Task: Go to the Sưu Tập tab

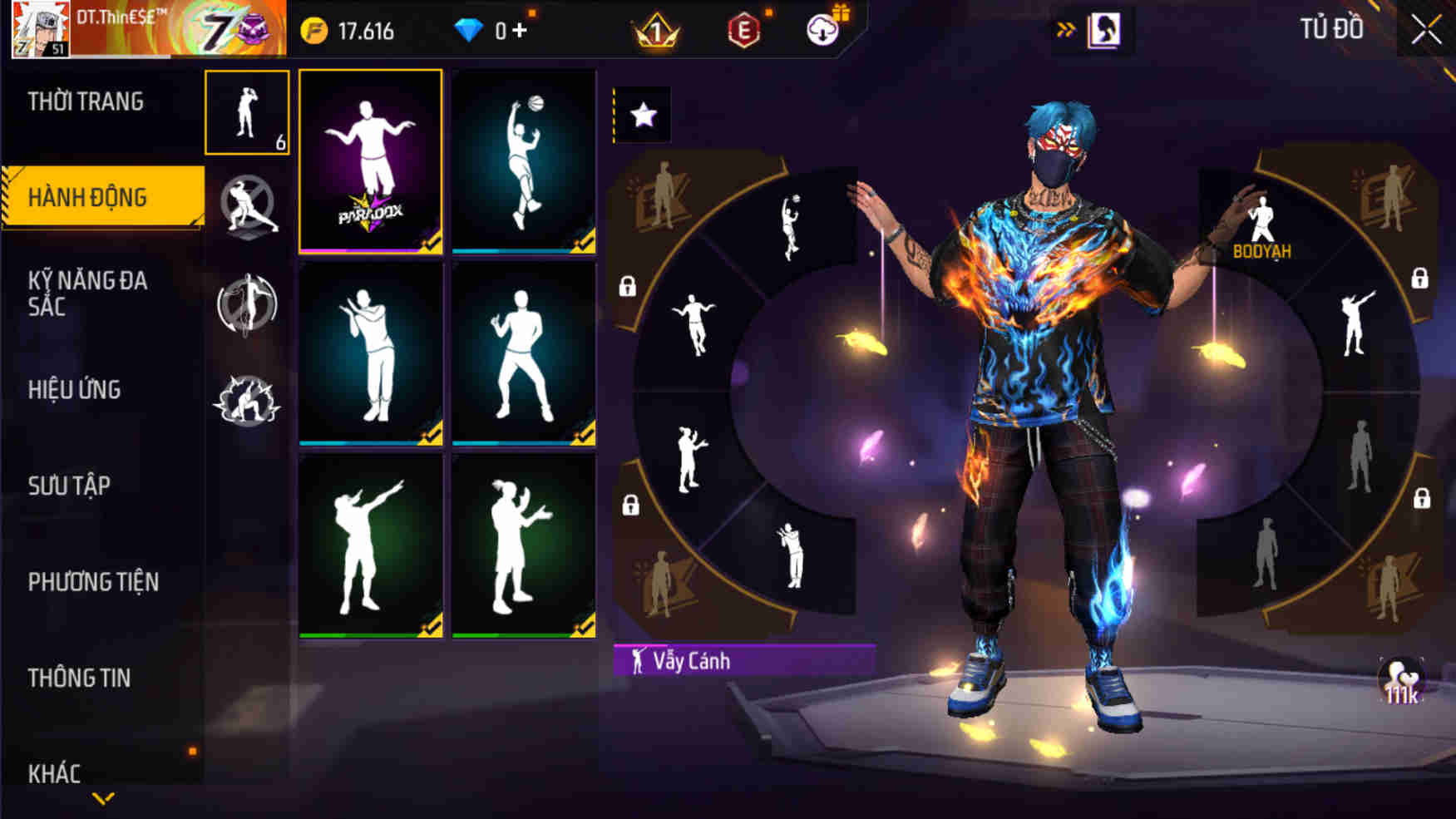Action: click(x=69, y=486)
